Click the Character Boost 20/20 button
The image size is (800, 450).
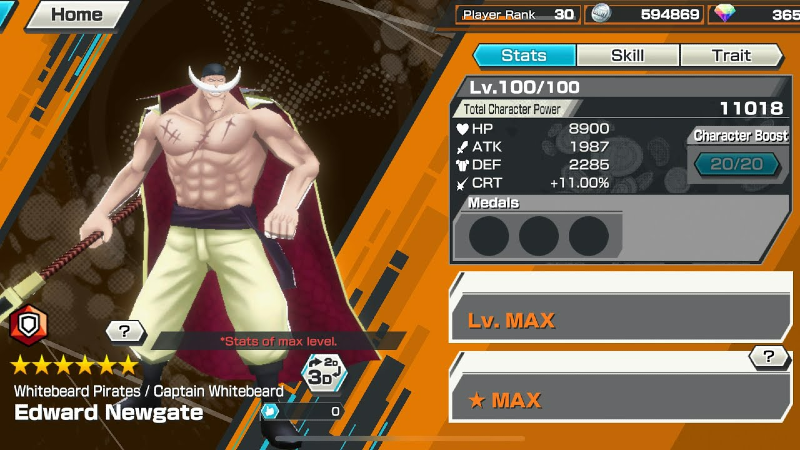point(737,164)
